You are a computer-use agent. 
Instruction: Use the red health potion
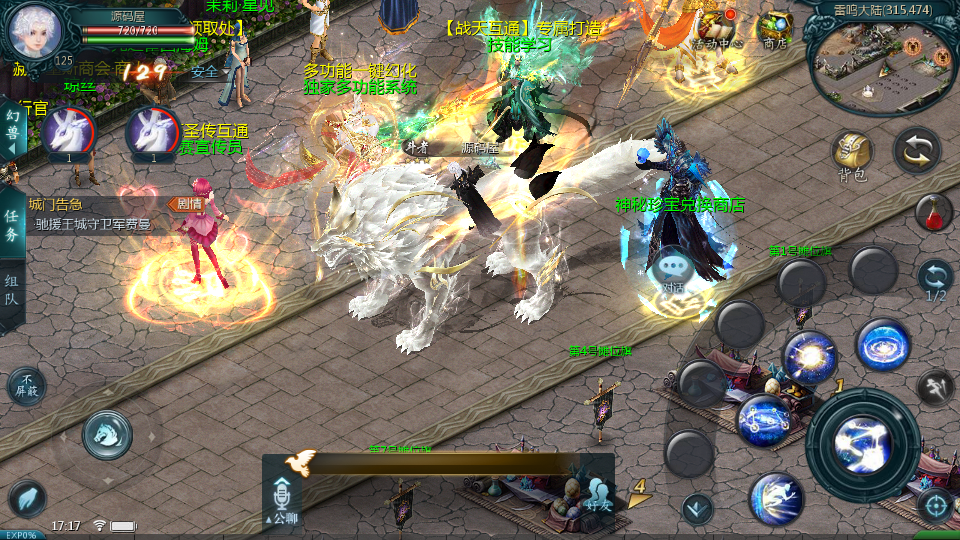point(933,211)
